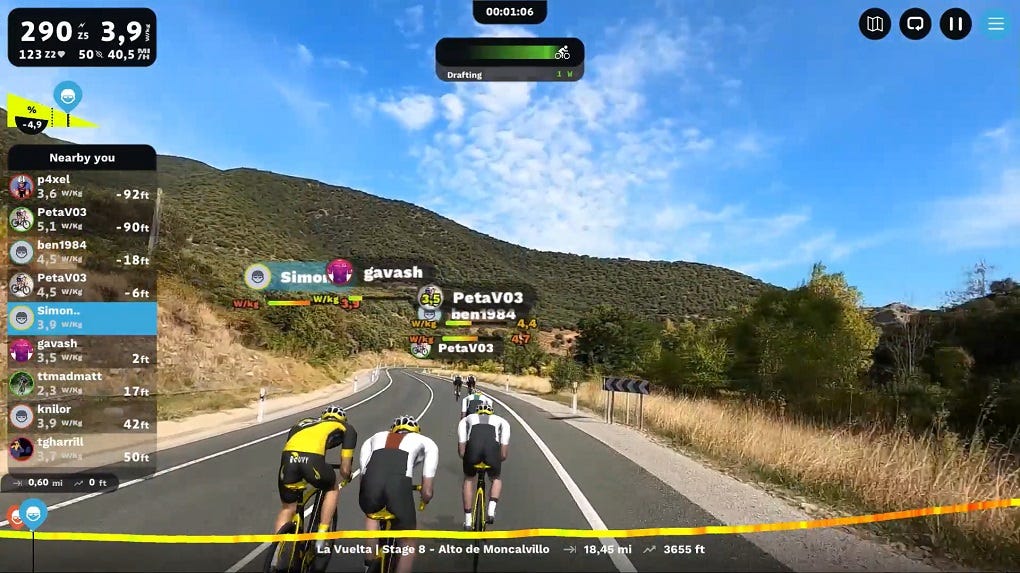This screenshot has width=1020, height=573.
Task: Pick ttmadmatt from the nearby list
Action: (82, 384)
